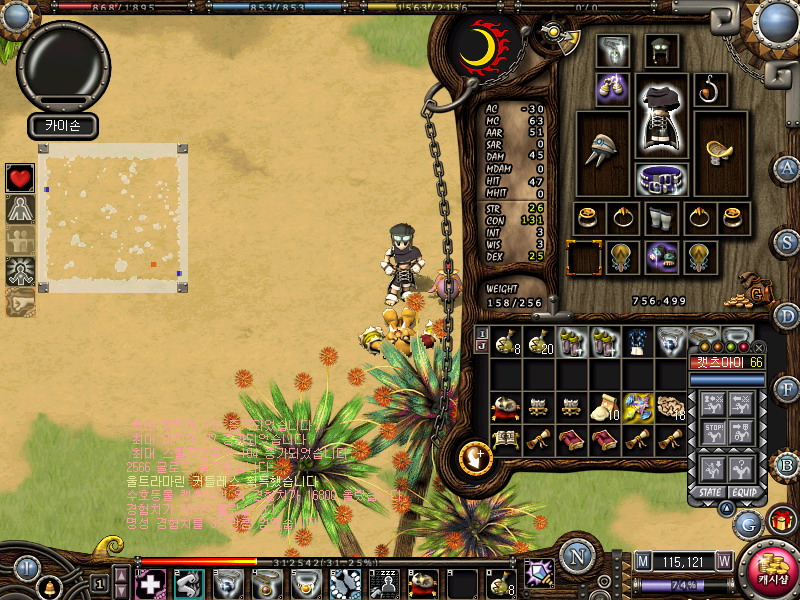The image size is (800, 600).
Task: Click the round N button
Action: pyautogui.click(x=577, y=556)
